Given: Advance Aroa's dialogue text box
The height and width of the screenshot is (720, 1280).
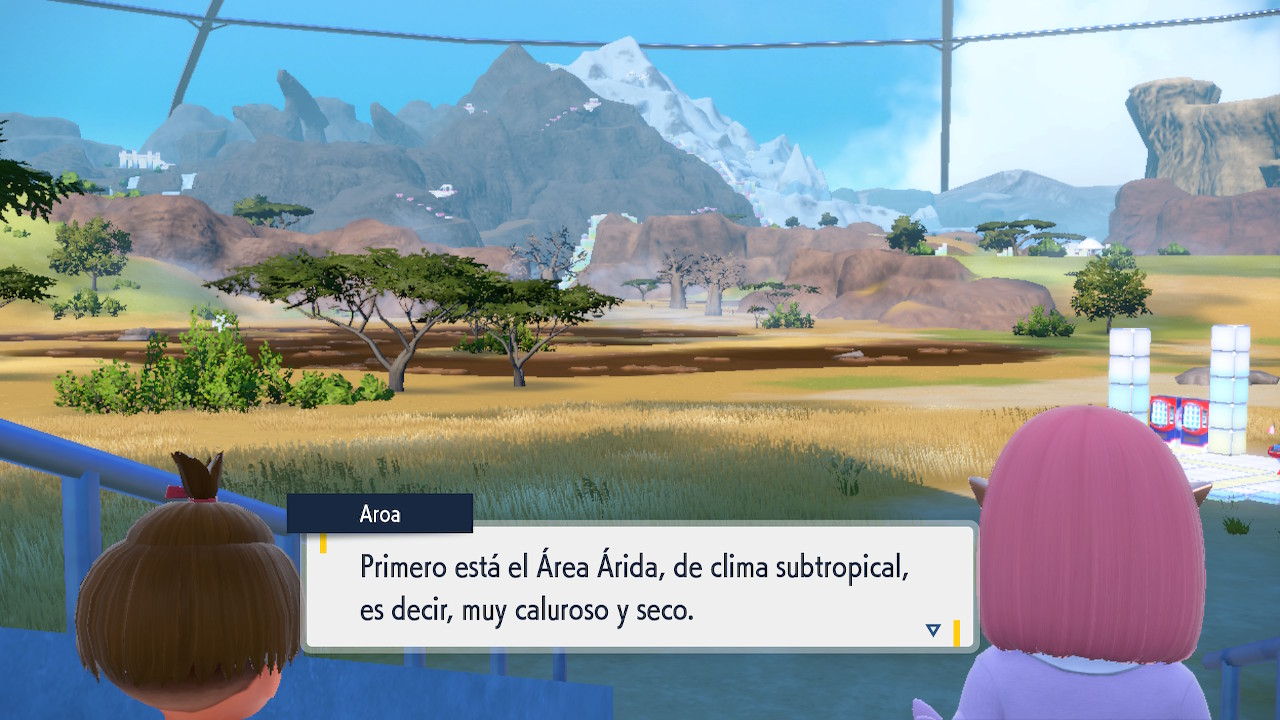Looking at the screenshot, I should point(638,588).
